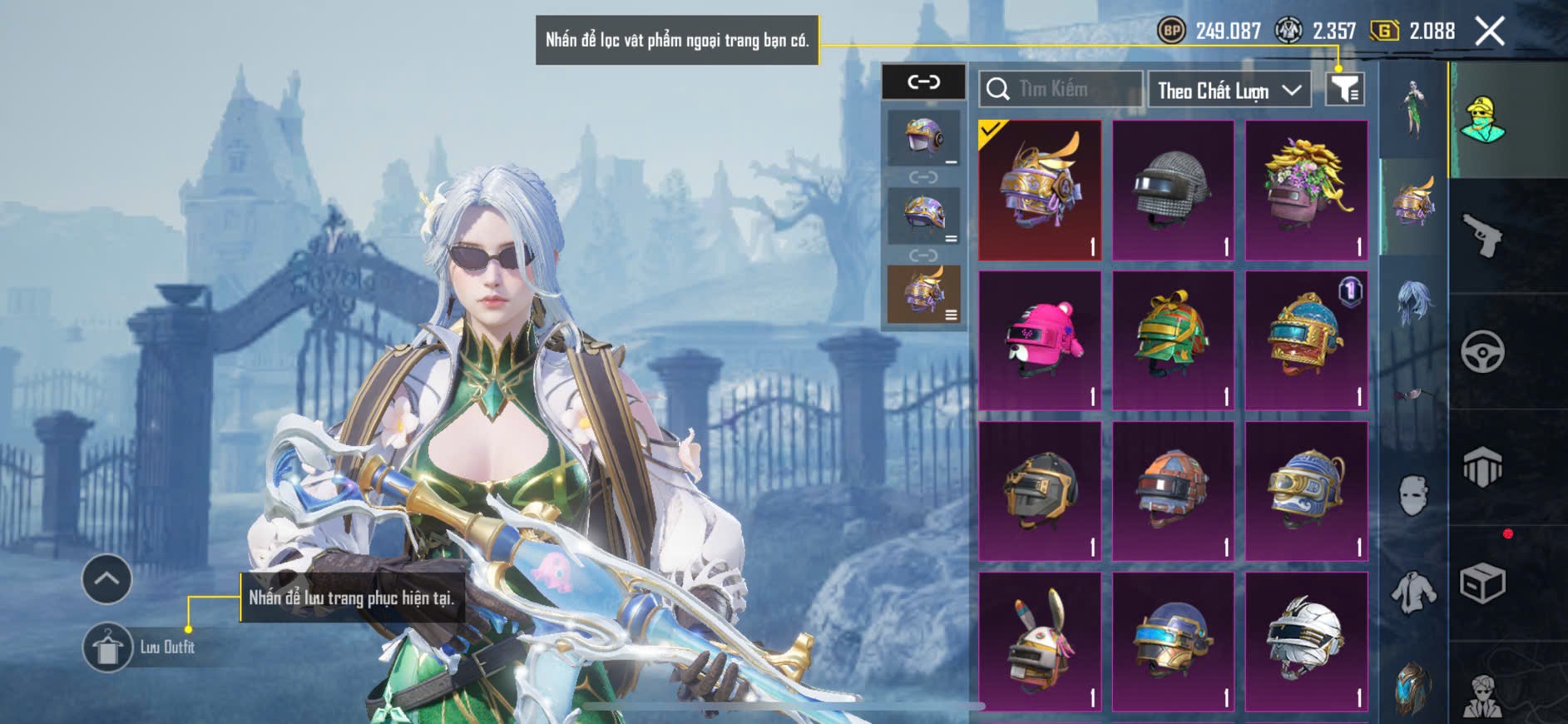Switch to the steering wheel vehicles tab

coord(1482,351)
